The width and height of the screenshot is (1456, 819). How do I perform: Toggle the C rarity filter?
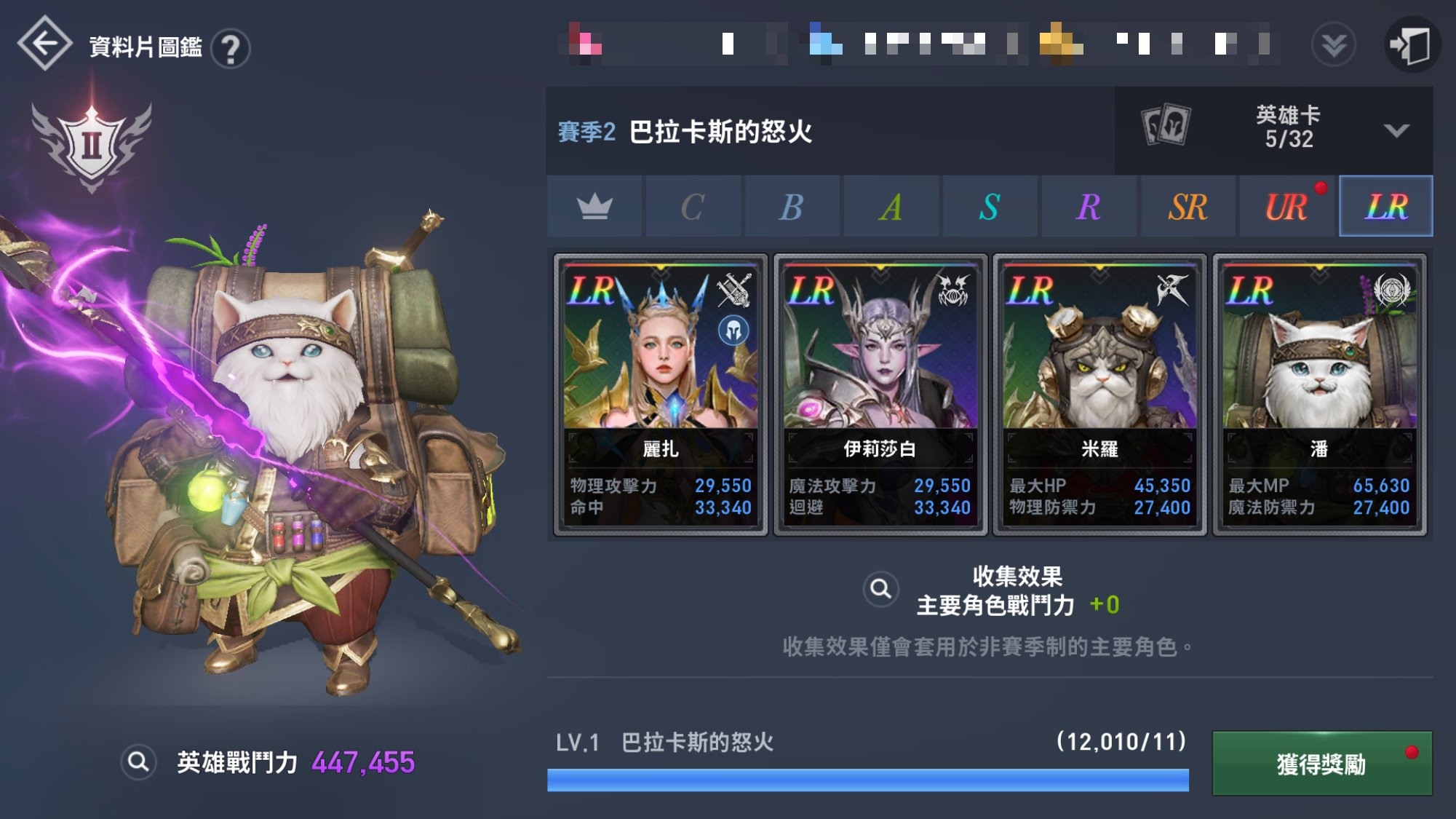(x=694, y=206)
